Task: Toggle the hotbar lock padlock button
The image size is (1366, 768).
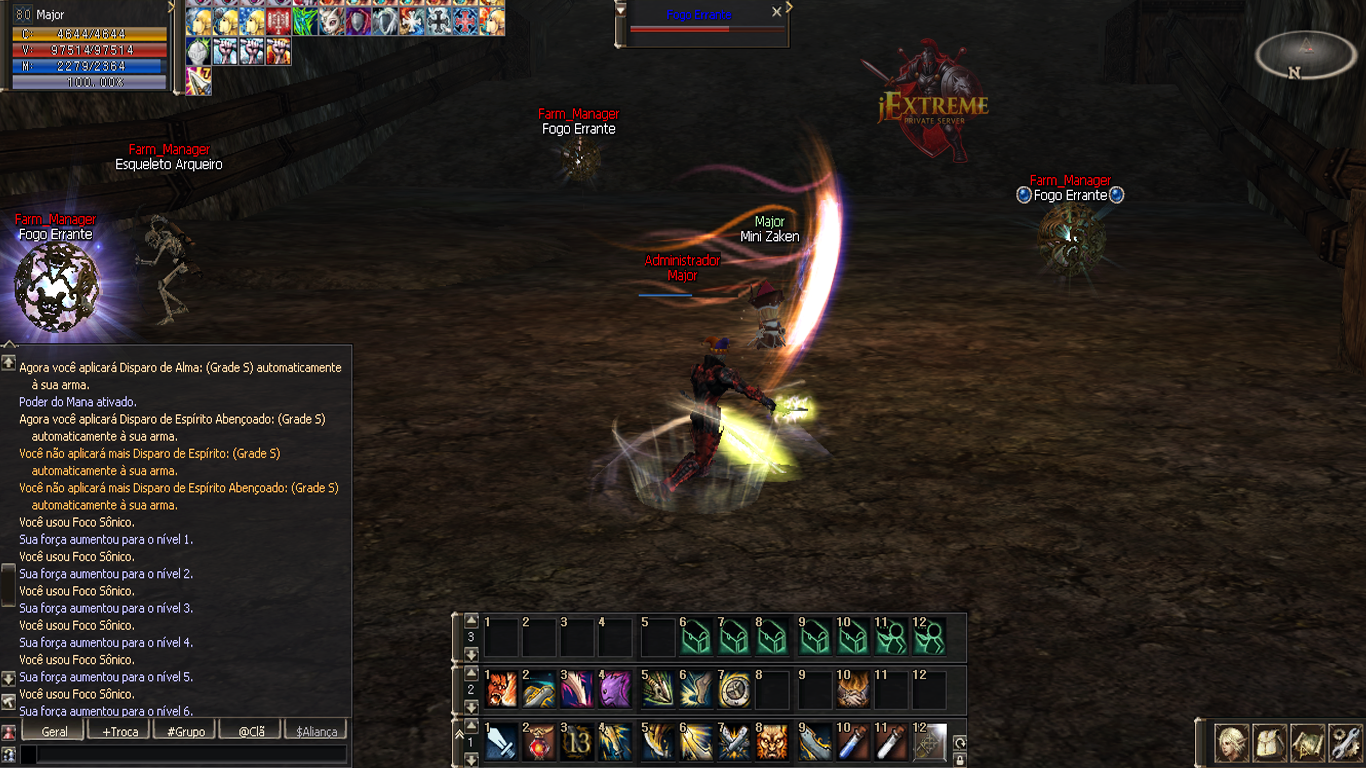Action: point(960,760)
